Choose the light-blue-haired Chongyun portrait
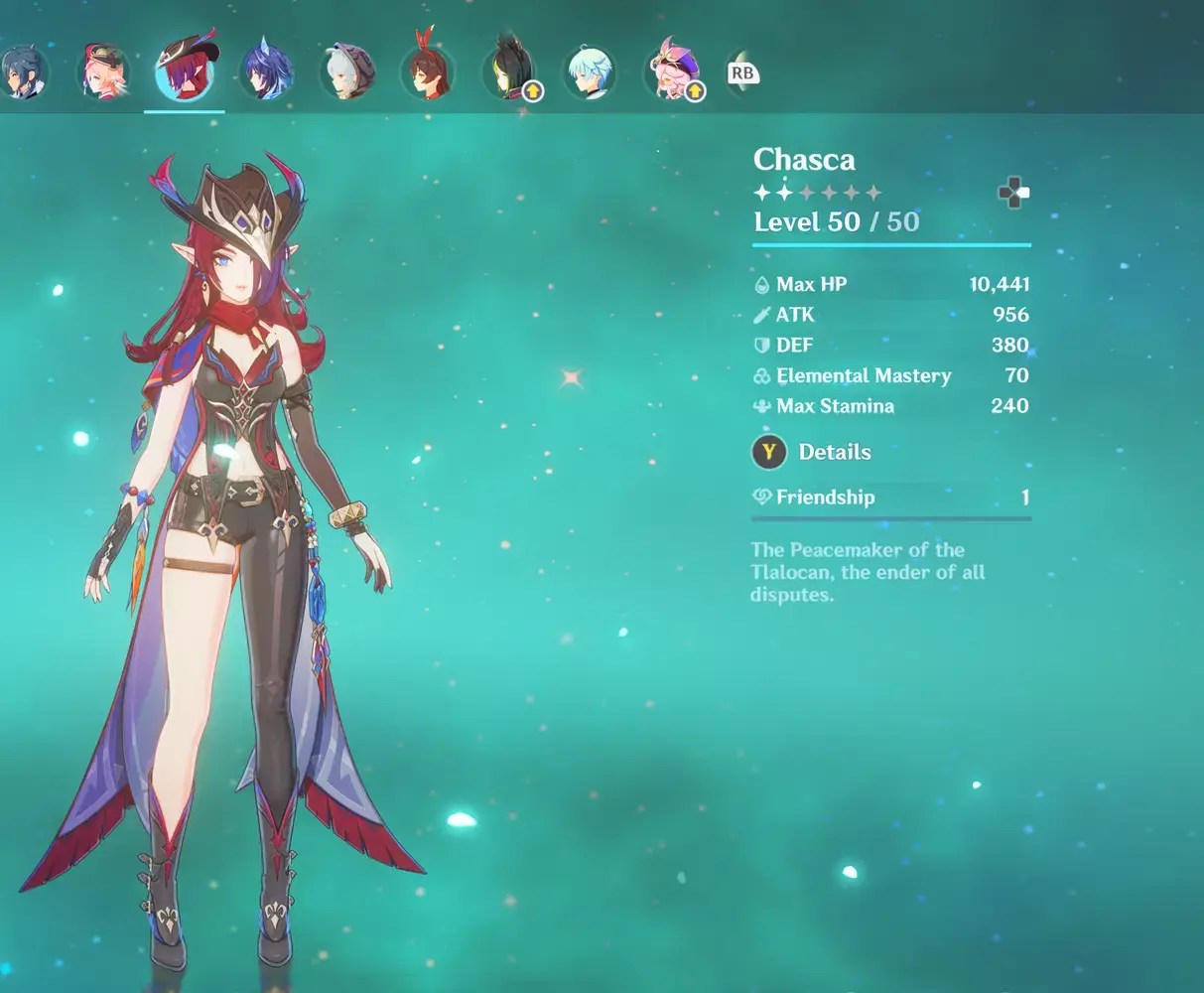1204x993 pixels. 591,71
